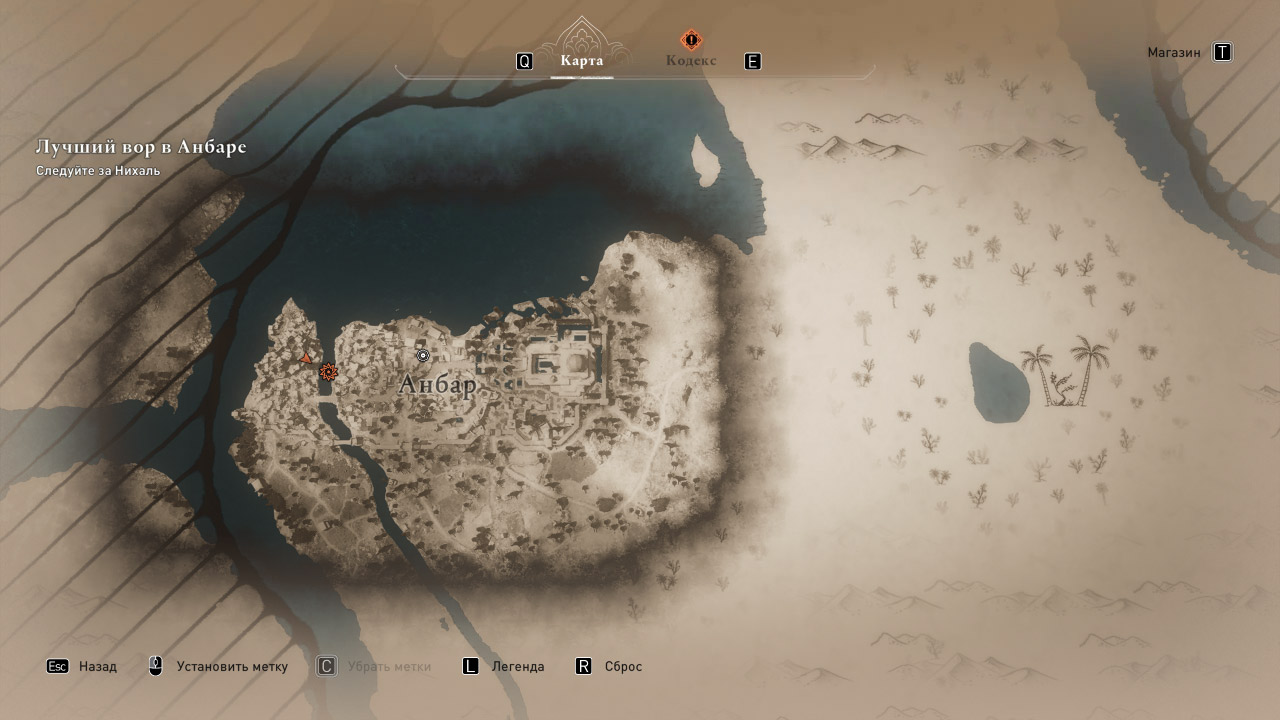Click the Анбар city label
This screenshot has width=1280, height=720.
point(440,383)
